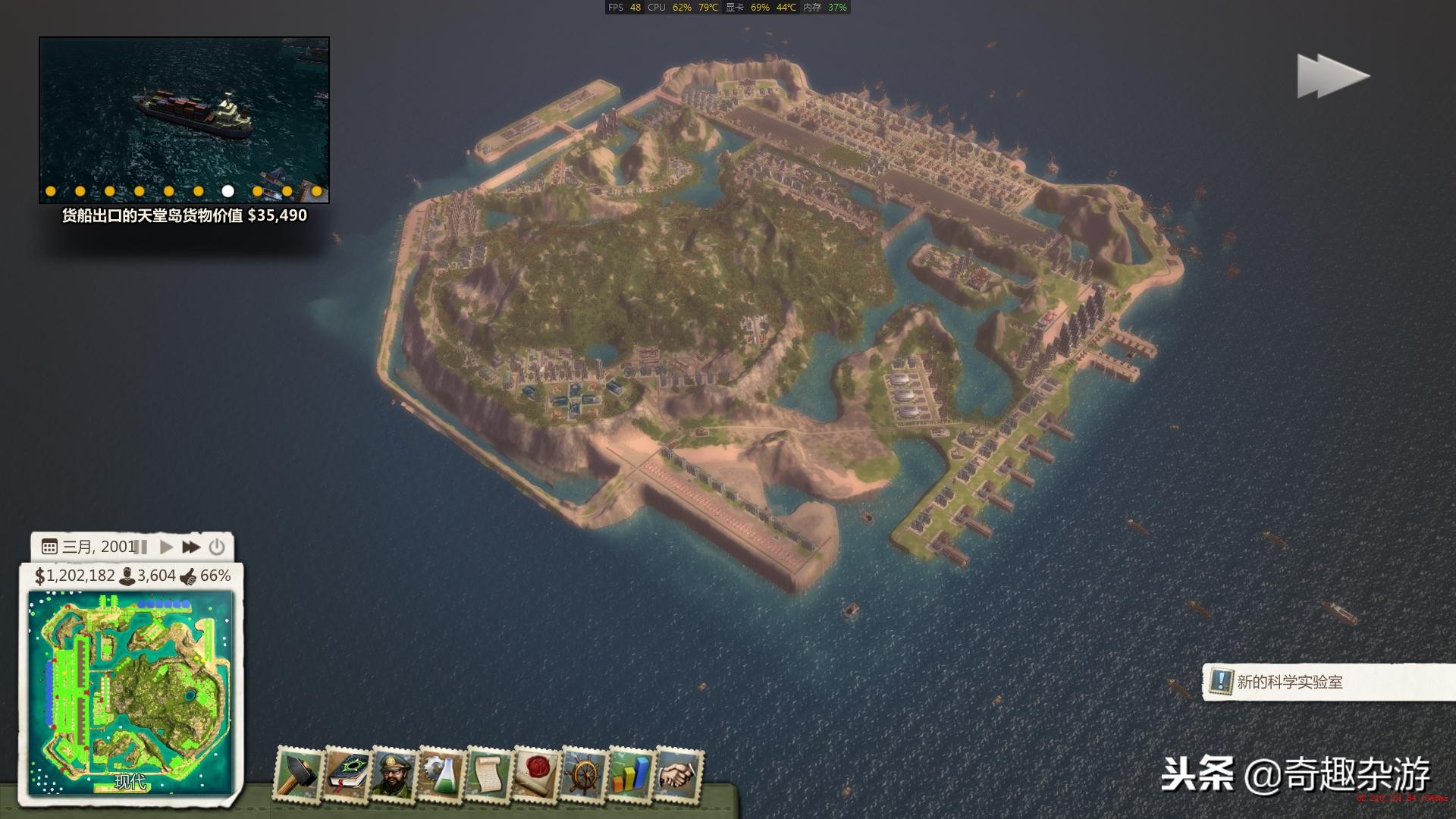The image size is (1456, 819).
Task: Click the treasury dollar amount
Action: (x=74, y=576)
